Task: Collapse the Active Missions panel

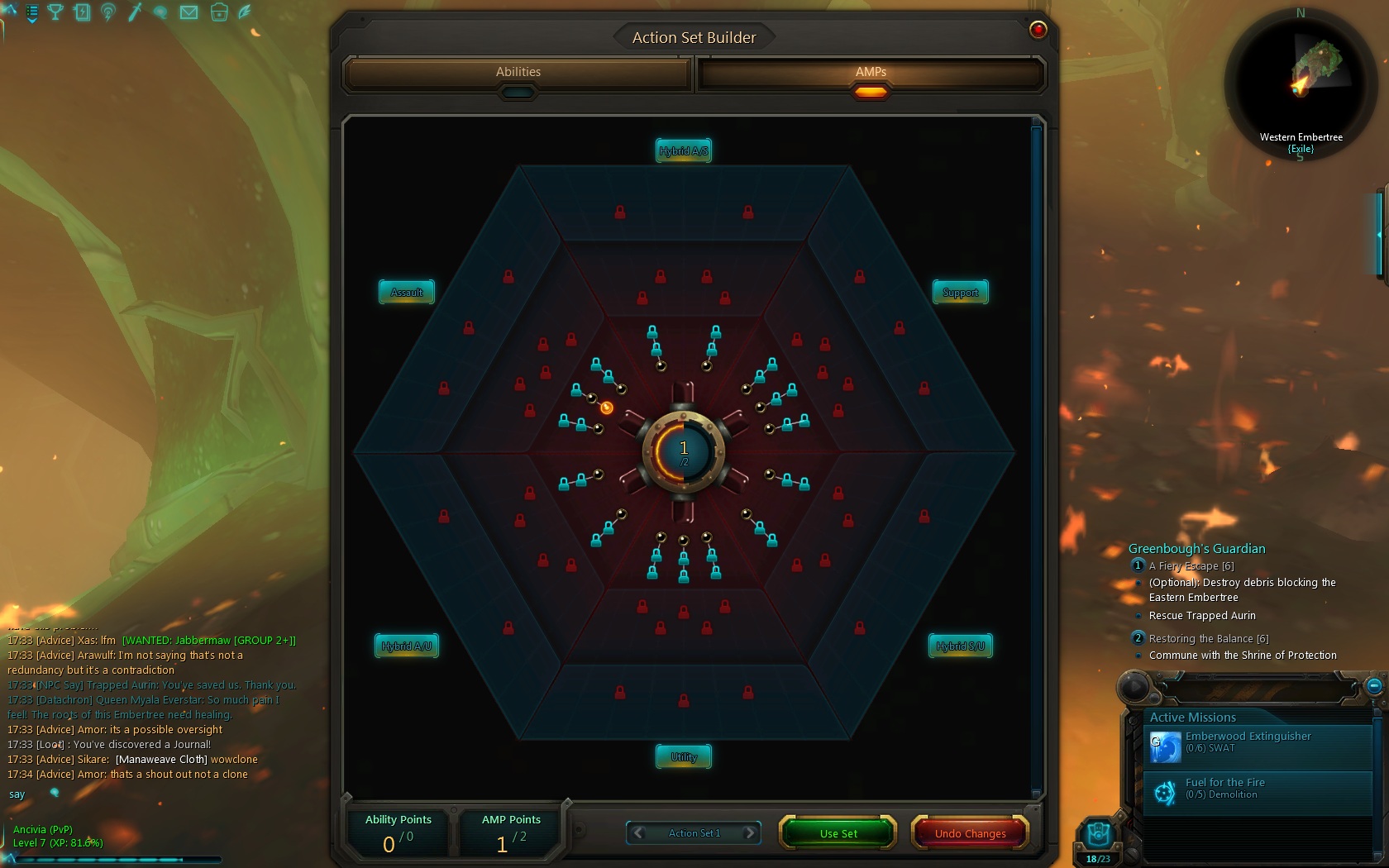Action: (x=1373, y=687)
